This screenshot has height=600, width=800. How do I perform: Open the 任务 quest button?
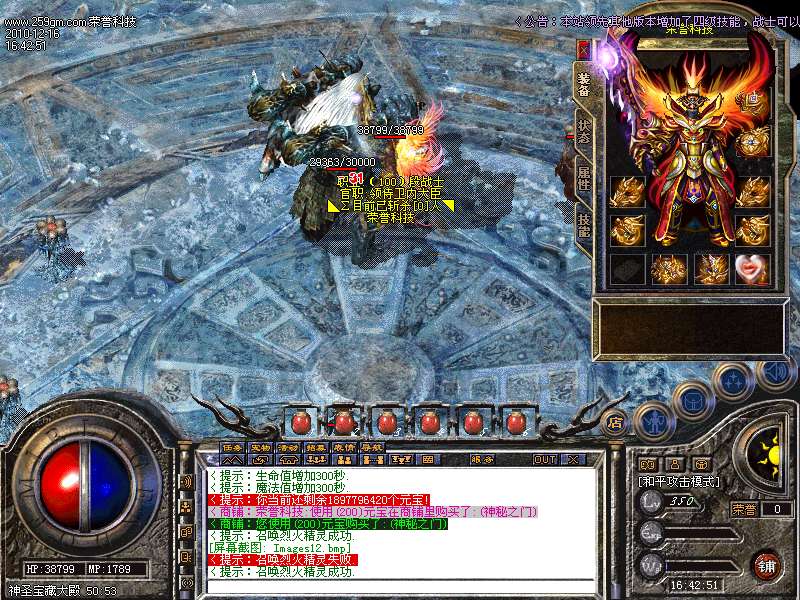pos(232,446)
